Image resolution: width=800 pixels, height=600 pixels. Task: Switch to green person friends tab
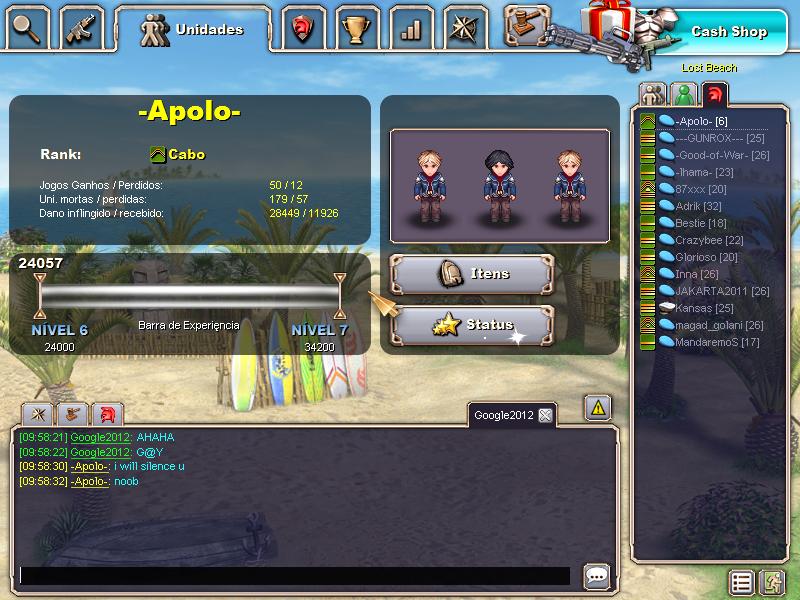click(x=684, y=95)
